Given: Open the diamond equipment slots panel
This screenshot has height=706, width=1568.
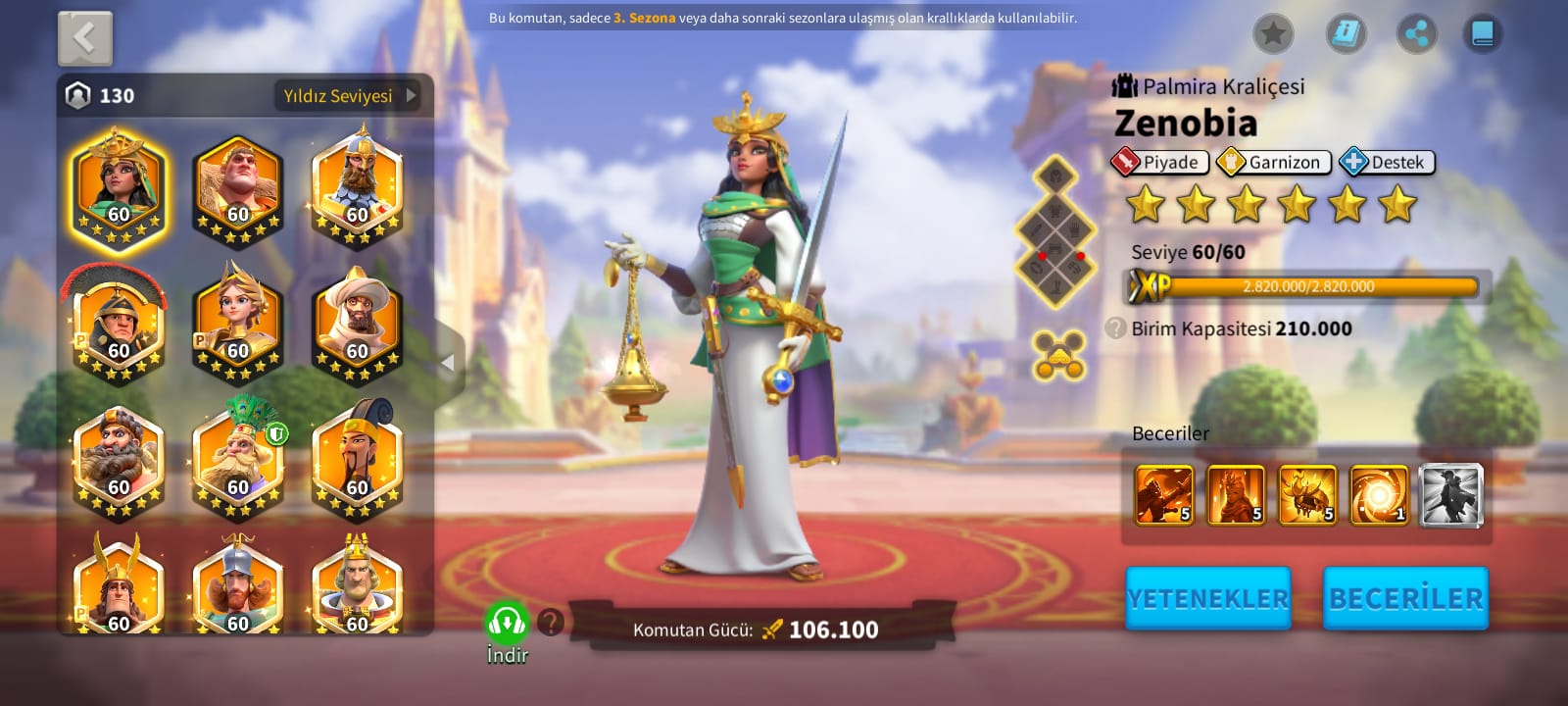Looking at the screenshot, I should click(x=1055, y=231).
